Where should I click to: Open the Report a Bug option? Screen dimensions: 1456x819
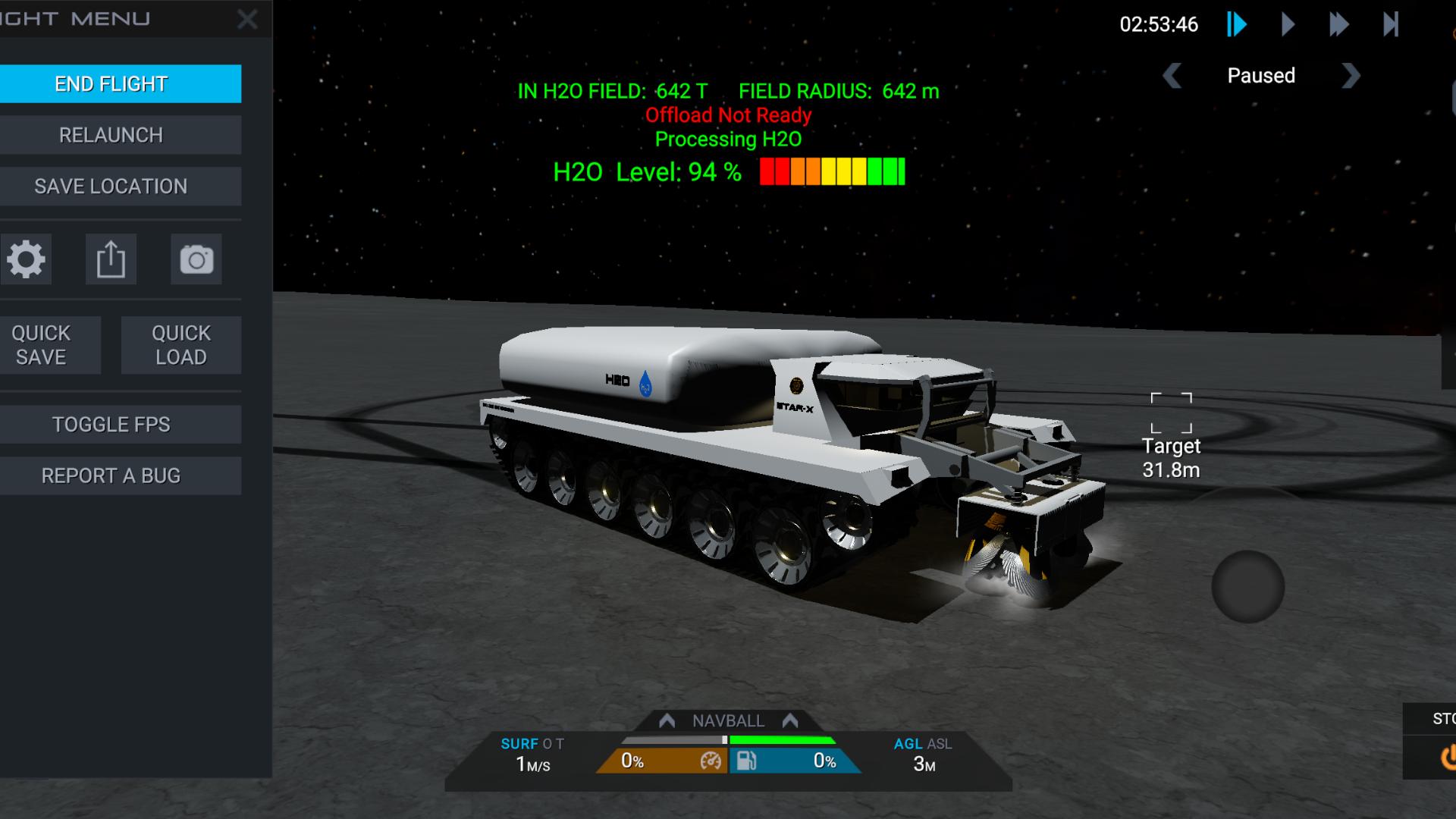[111, 476]
